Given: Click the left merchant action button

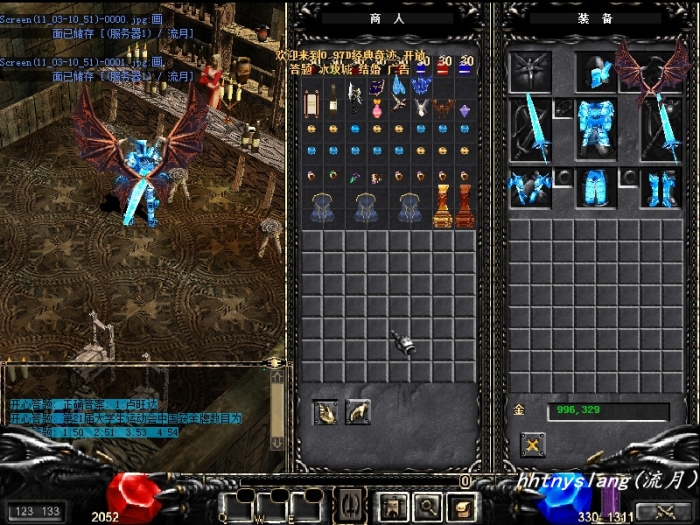Looking at the screenshot, I should pos(325,411).
